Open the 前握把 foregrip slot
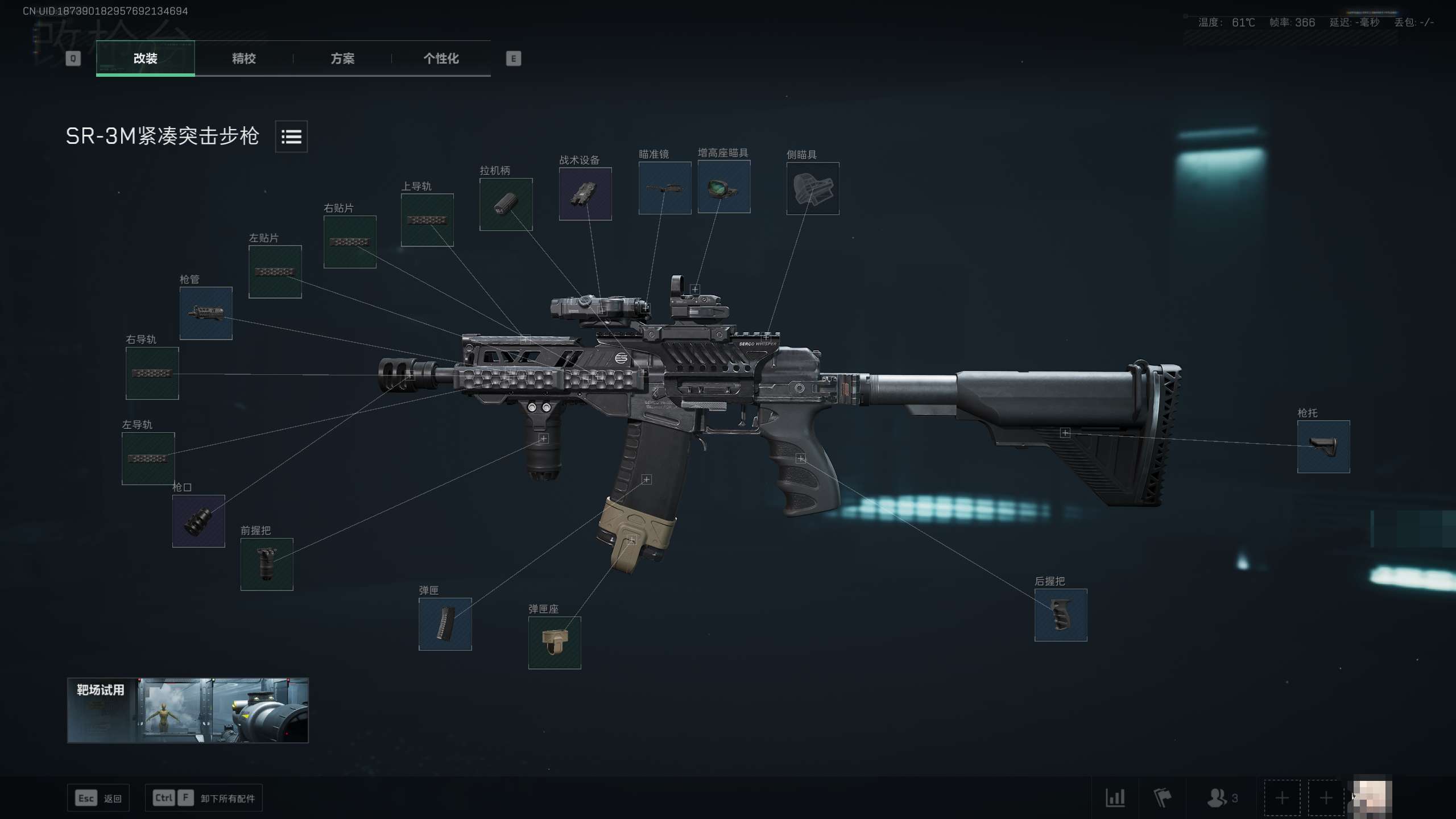 [x=267, y=564]
